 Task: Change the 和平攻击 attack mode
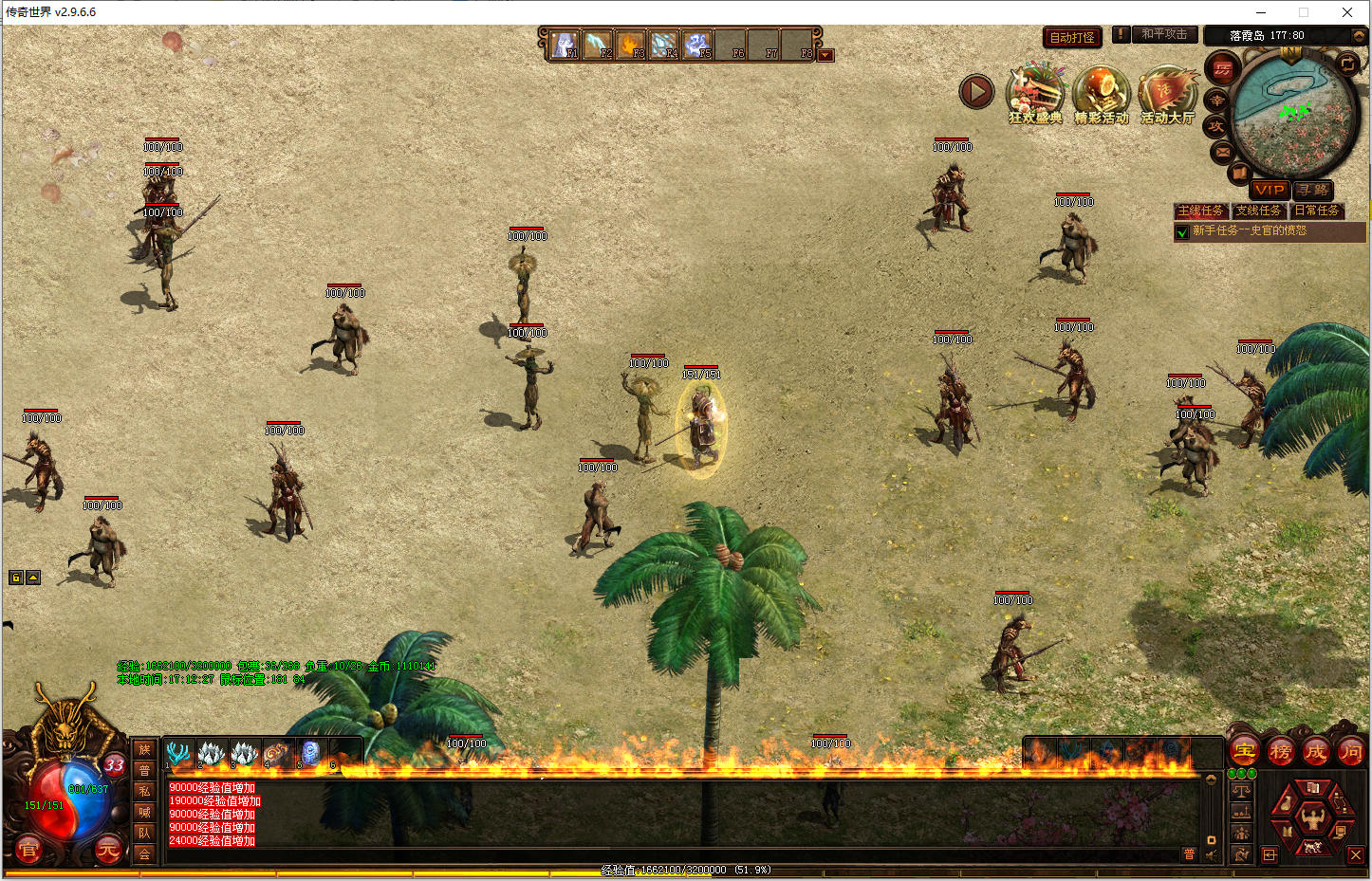coord(1163,34)
